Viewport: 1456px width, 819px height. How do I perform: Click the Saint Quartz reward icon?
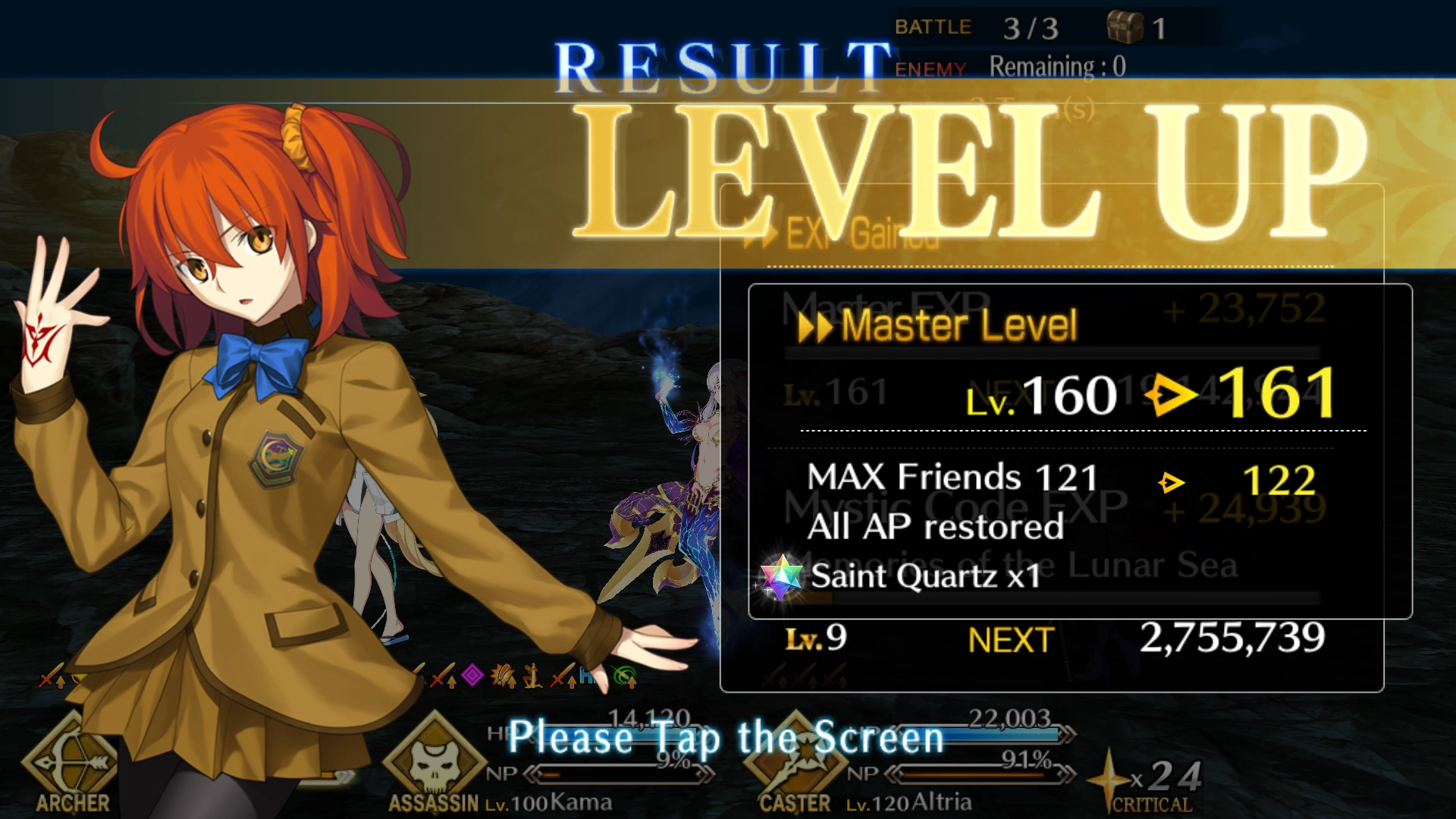coord(781,575)
